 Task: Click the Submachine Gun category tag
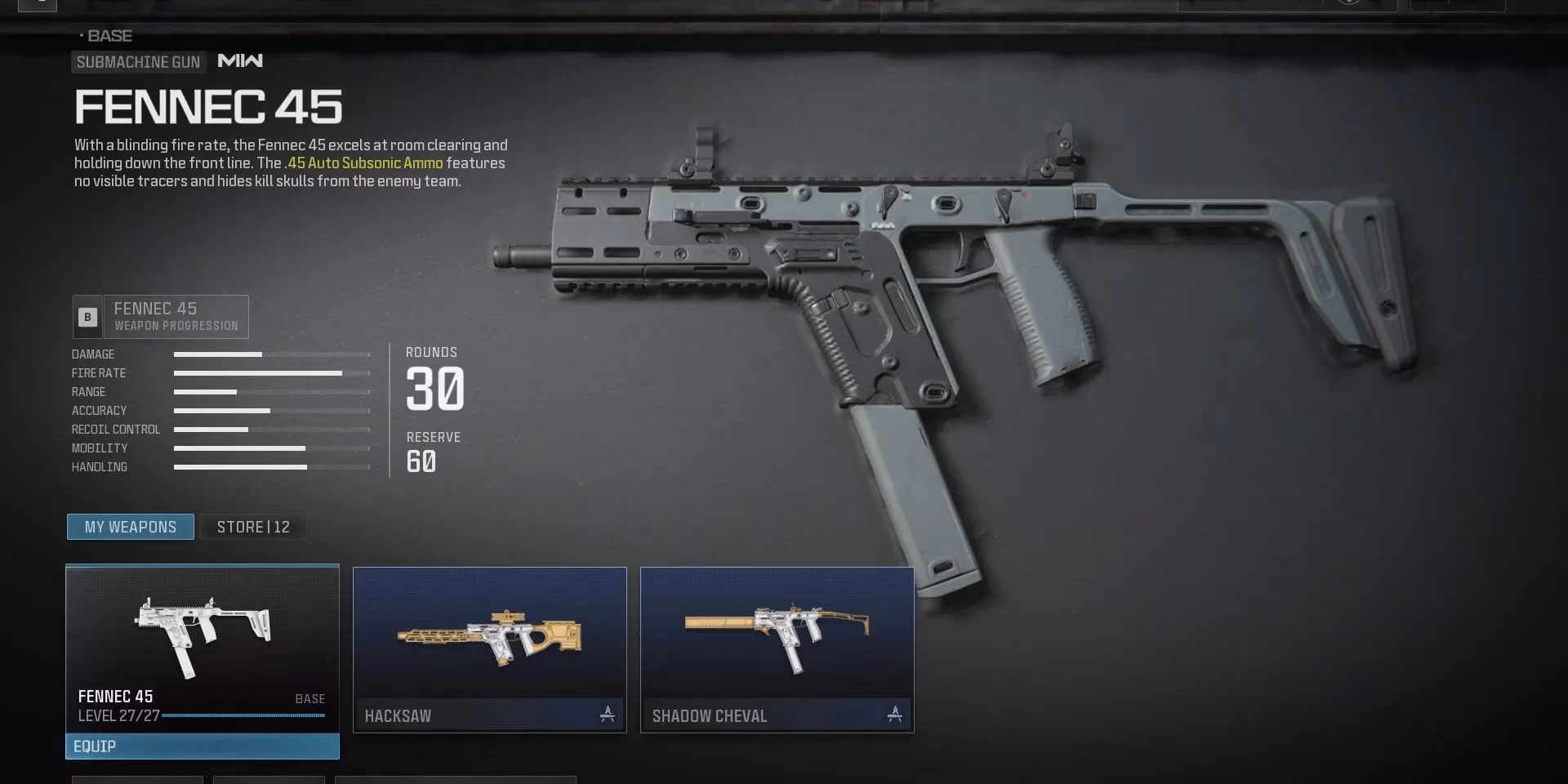[x=138, y=61]
